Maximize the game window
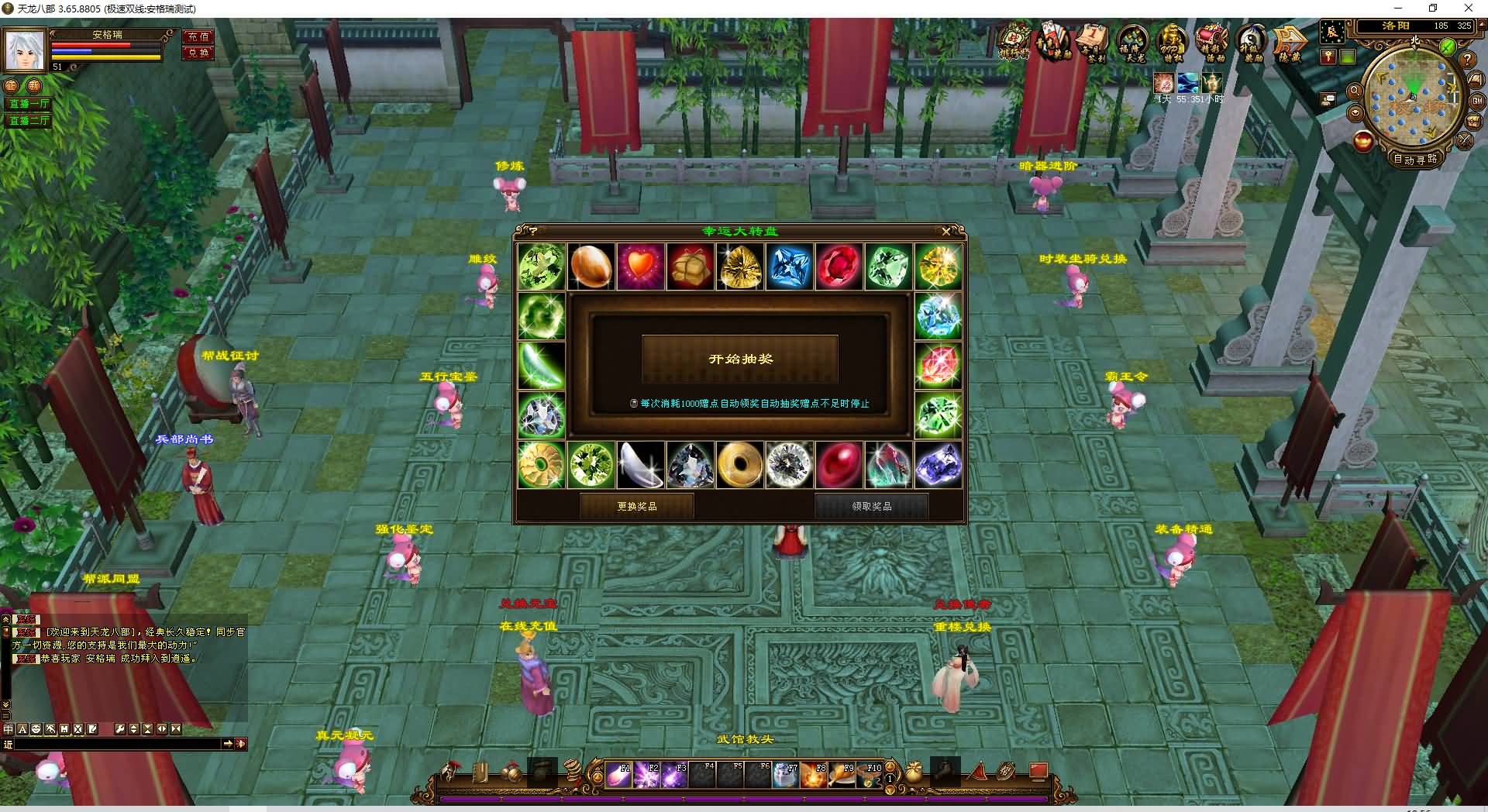1488x812 pixels. coord(1433,9)
